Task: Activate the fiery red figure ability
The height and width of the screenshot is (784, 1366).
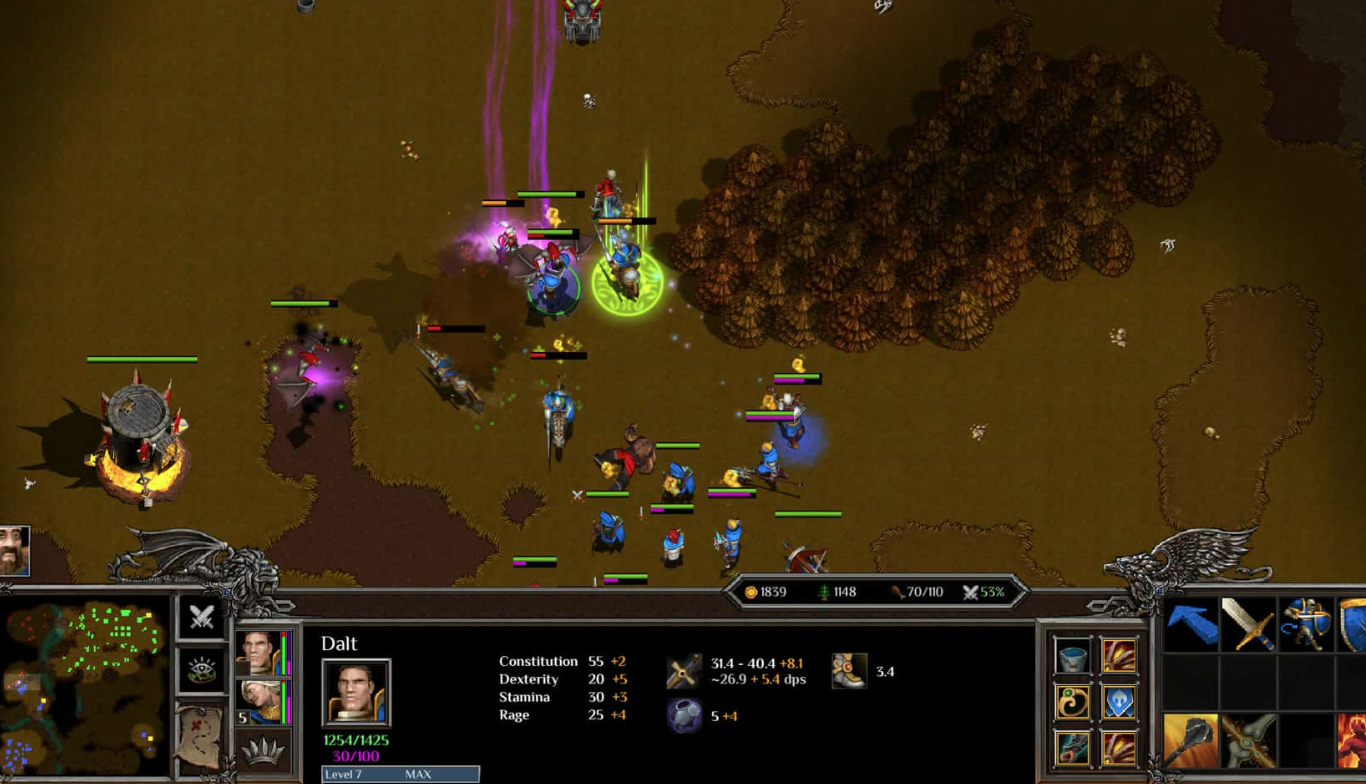Action: (x=1352, y=741)
